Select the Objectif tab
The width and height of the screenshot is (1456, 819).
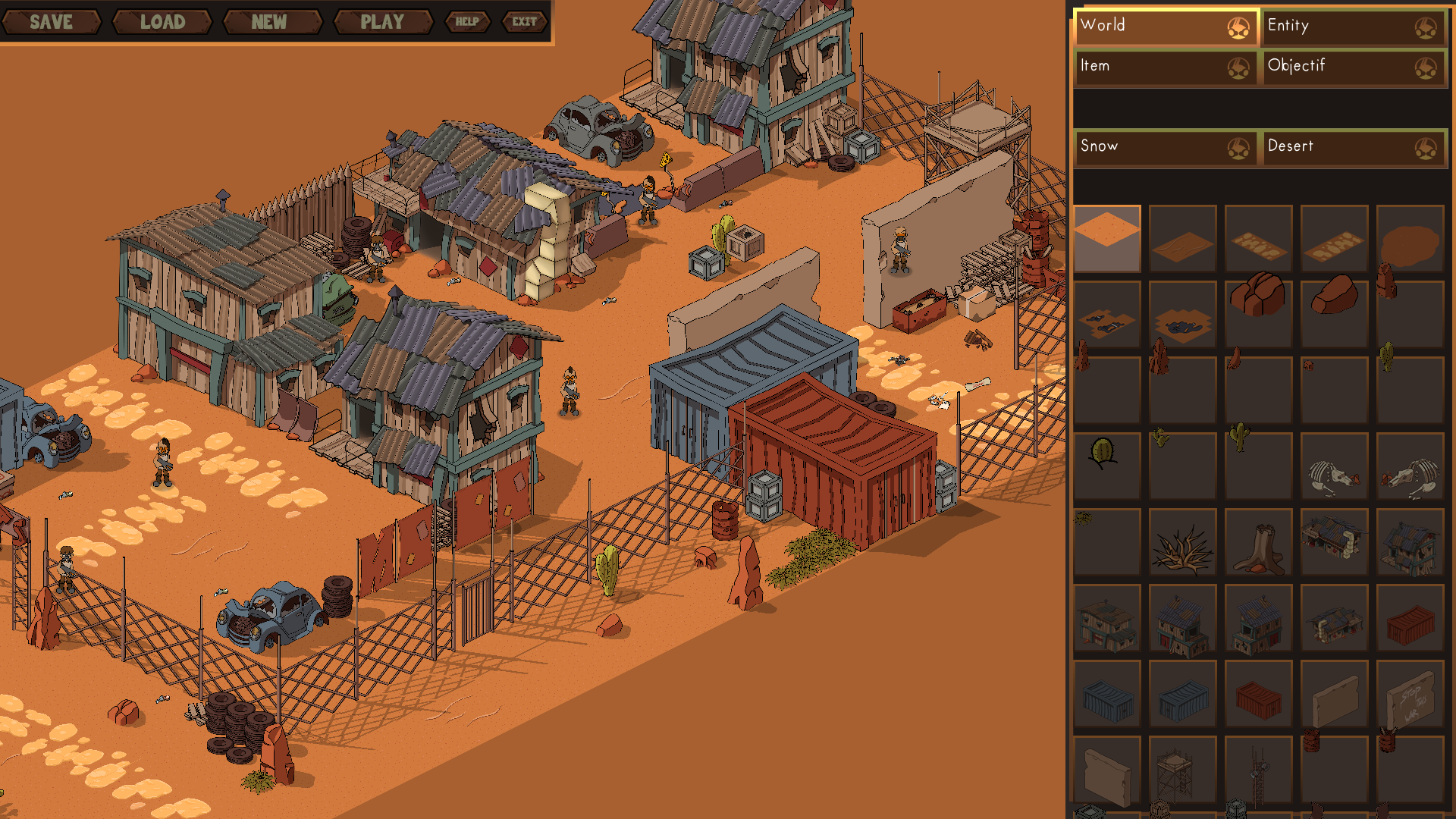1353,67
